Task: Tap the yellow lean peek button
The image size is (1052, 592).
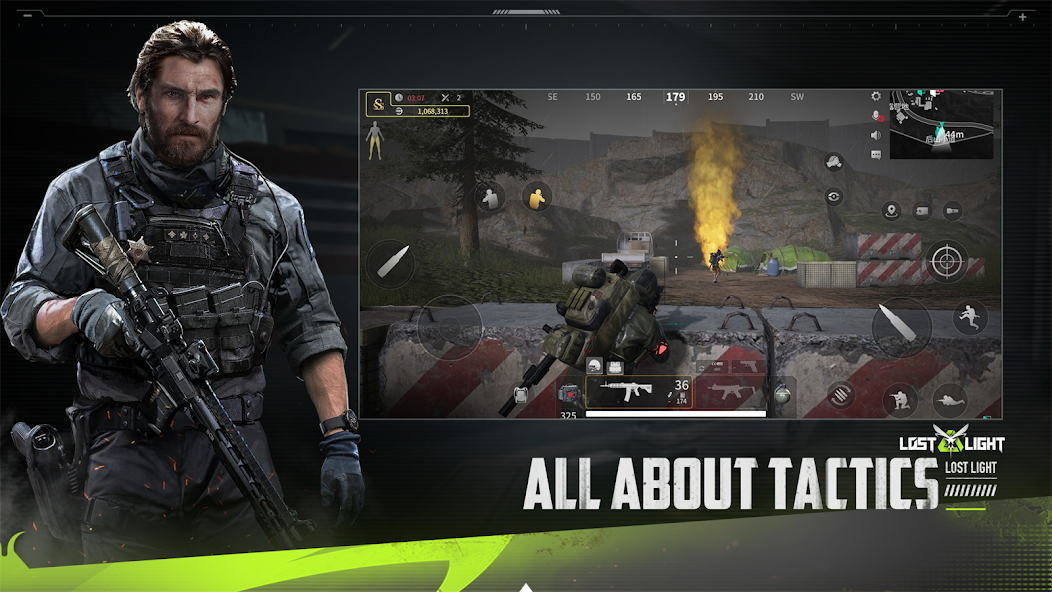Action: [x=538, y=196]
